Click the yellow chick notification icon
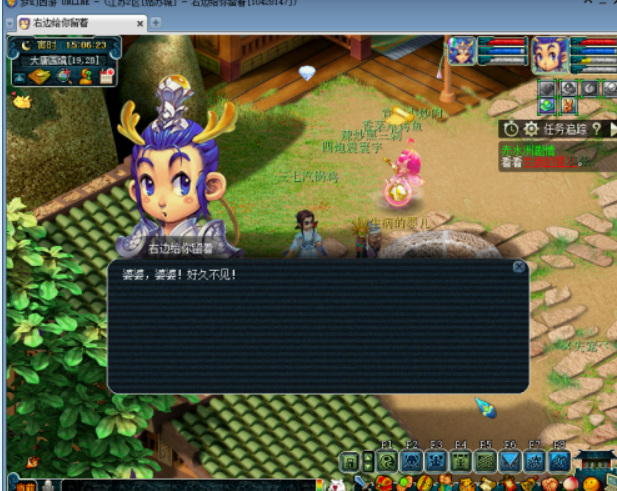This screenshot has height=491, width=617. (x=20, y=100)
